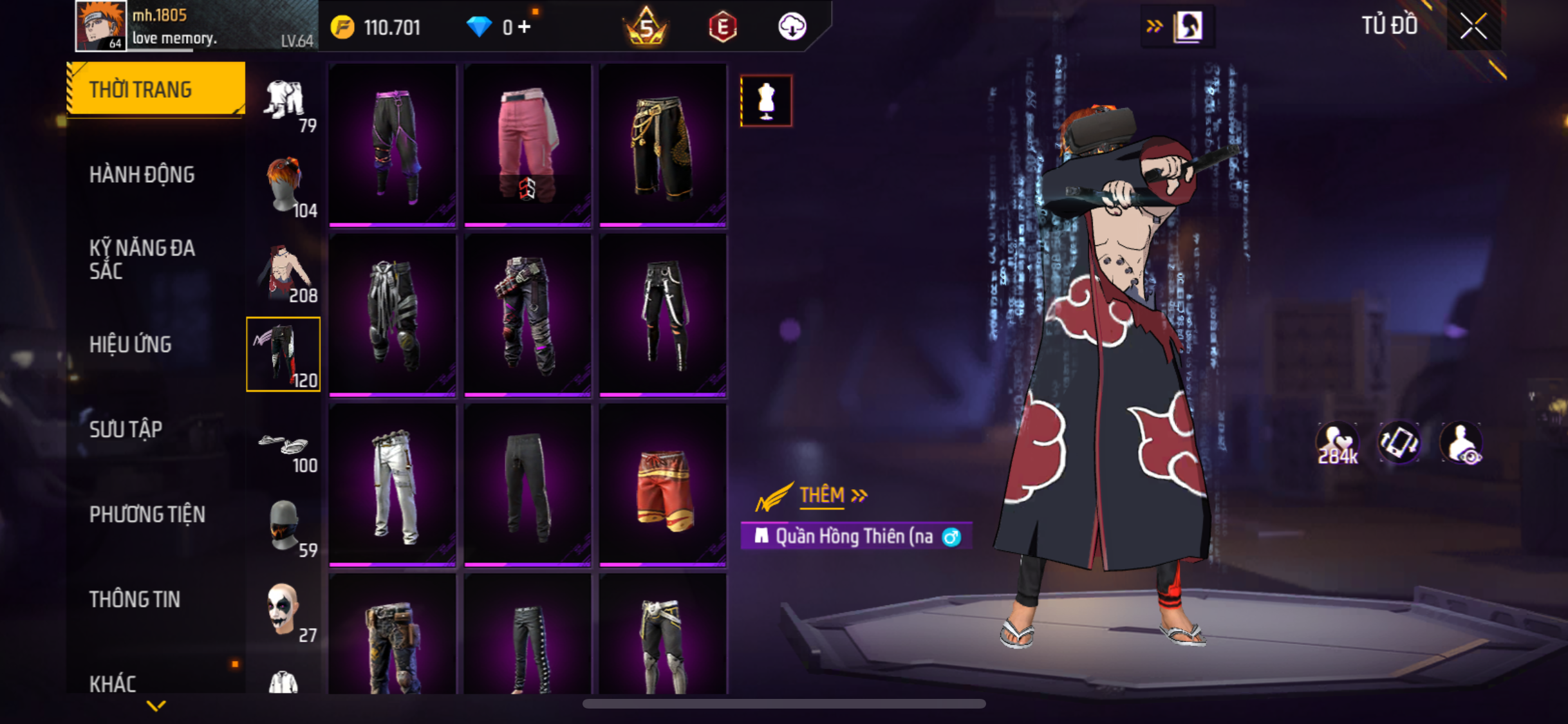Switch to KỸ NĂNG ĐA SẮC
This screenshot has width=1568, height=724.
point(142,259)
